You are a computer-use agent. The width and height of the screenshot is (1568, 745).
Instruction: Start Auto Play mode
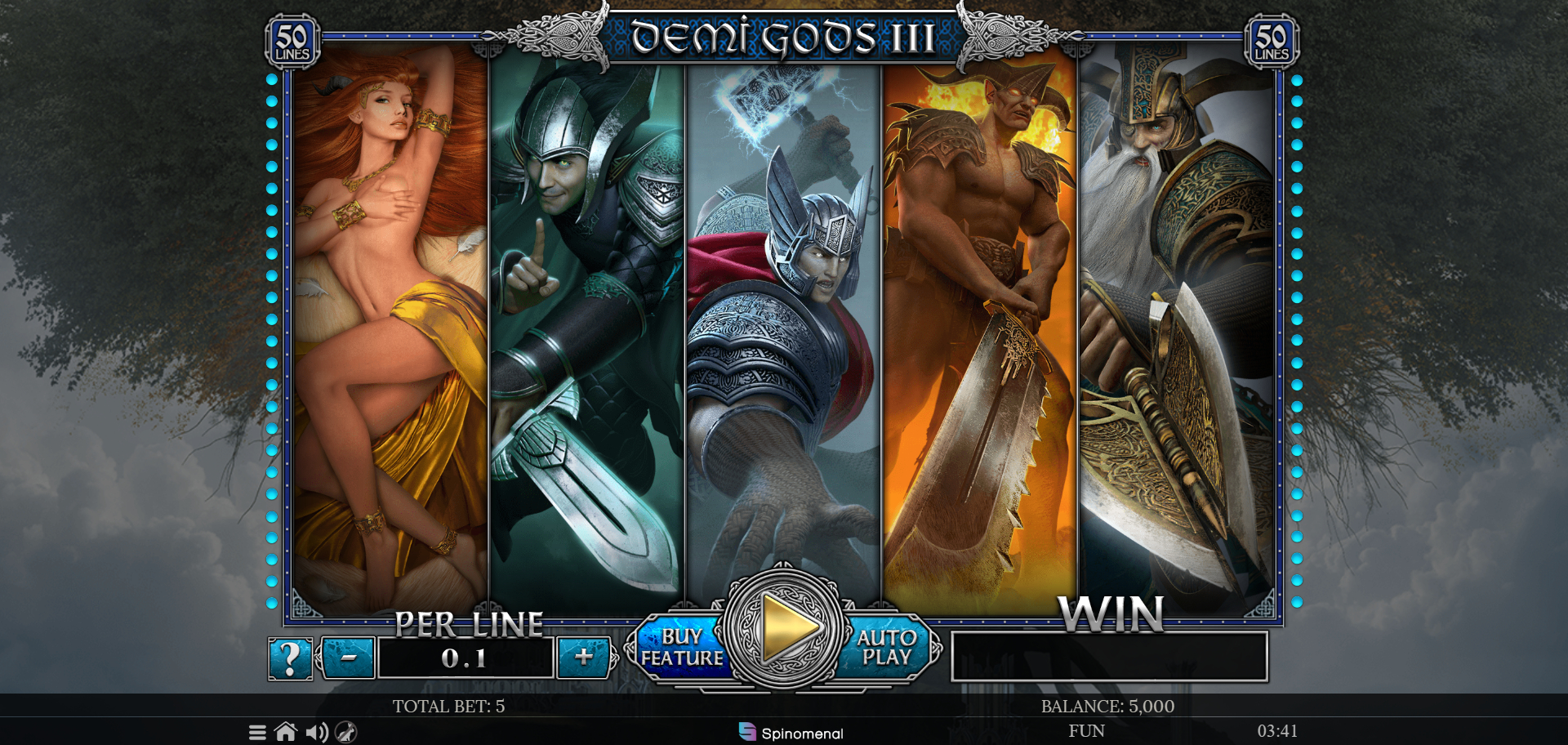888,648
